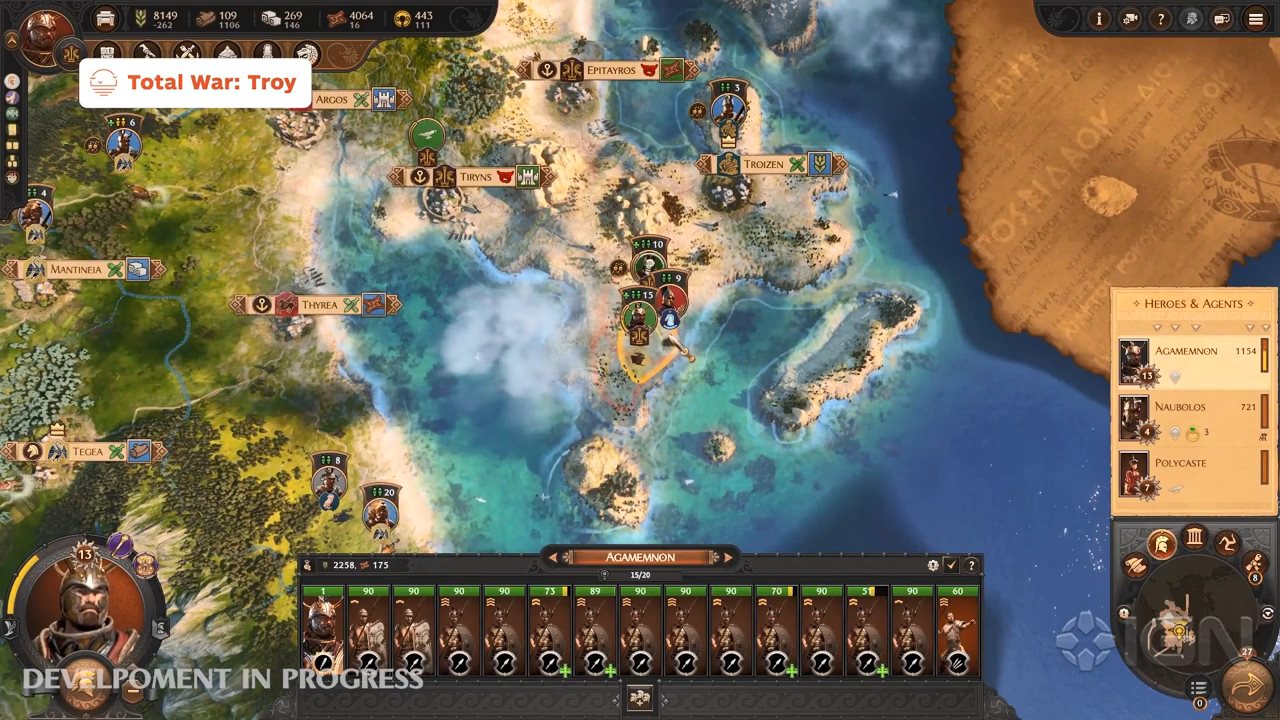Select Agamemnon's general unit card
The height and width of the screenshot is (720, 1280).
click(x=322, y=632)
